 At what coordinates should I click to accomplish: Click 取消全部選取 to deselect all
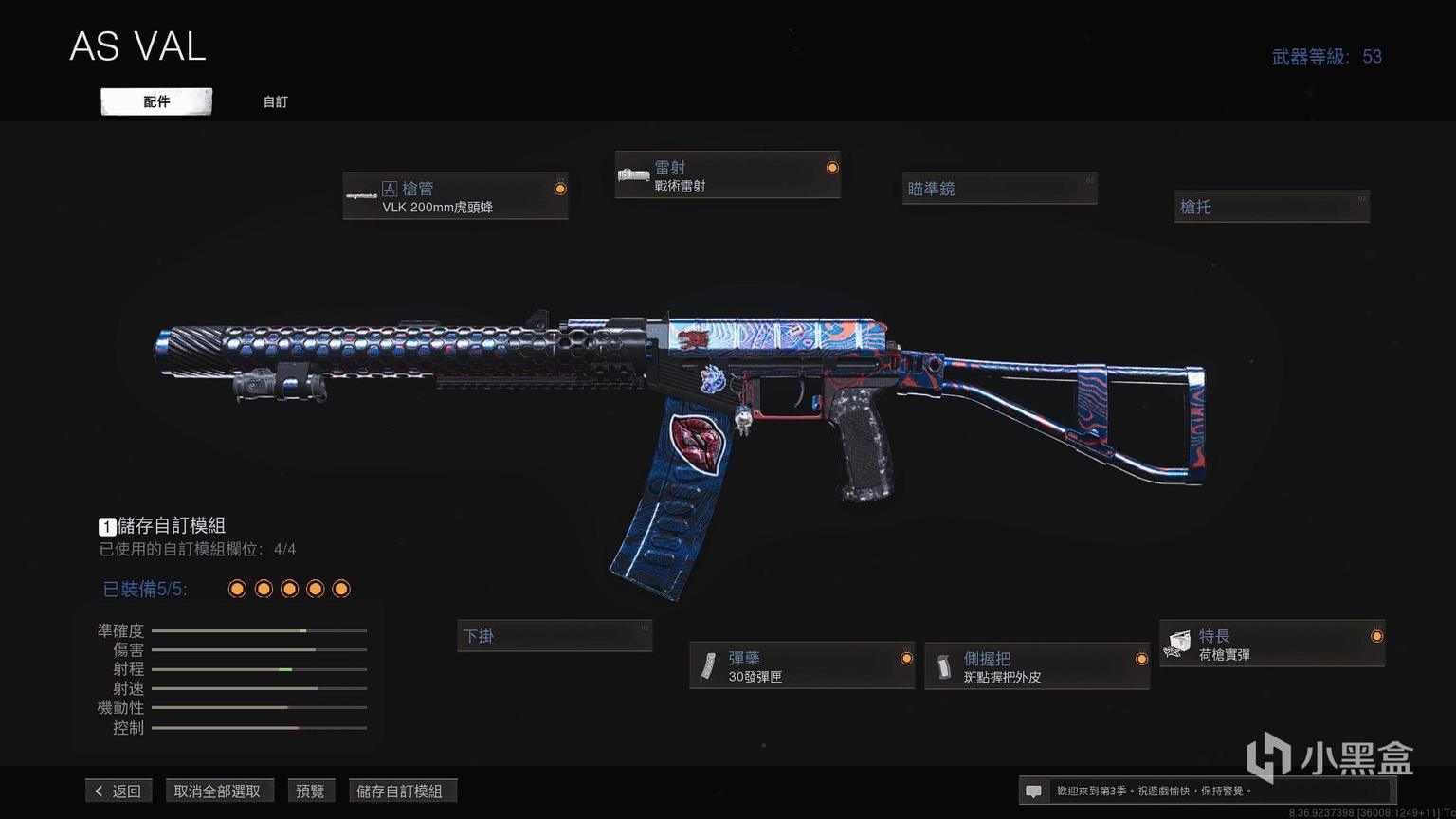coord(217,791)
